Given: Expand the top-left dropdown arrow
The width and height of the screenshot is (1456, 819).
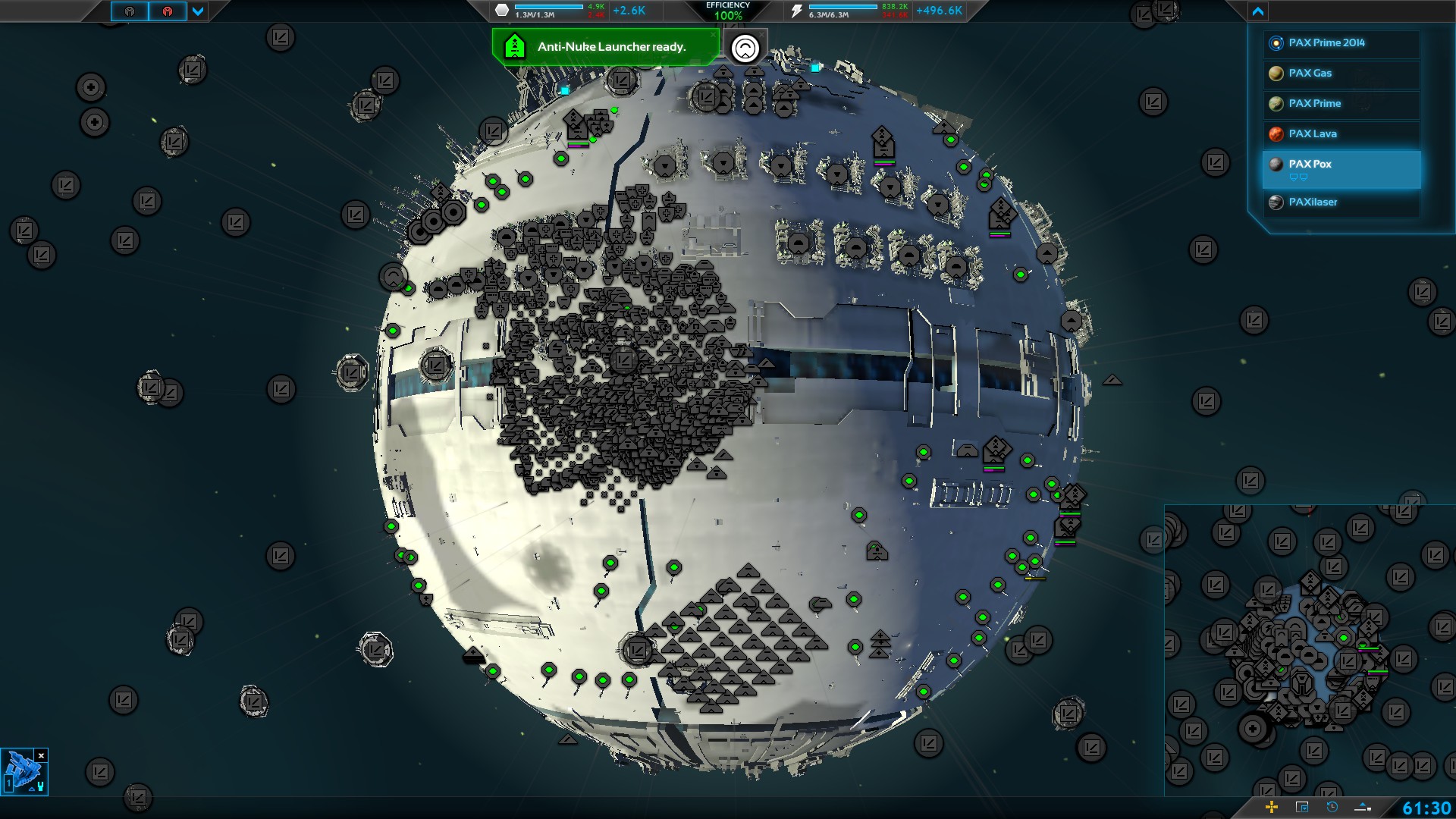Looking at the screenshot, I should coord(198,11).
